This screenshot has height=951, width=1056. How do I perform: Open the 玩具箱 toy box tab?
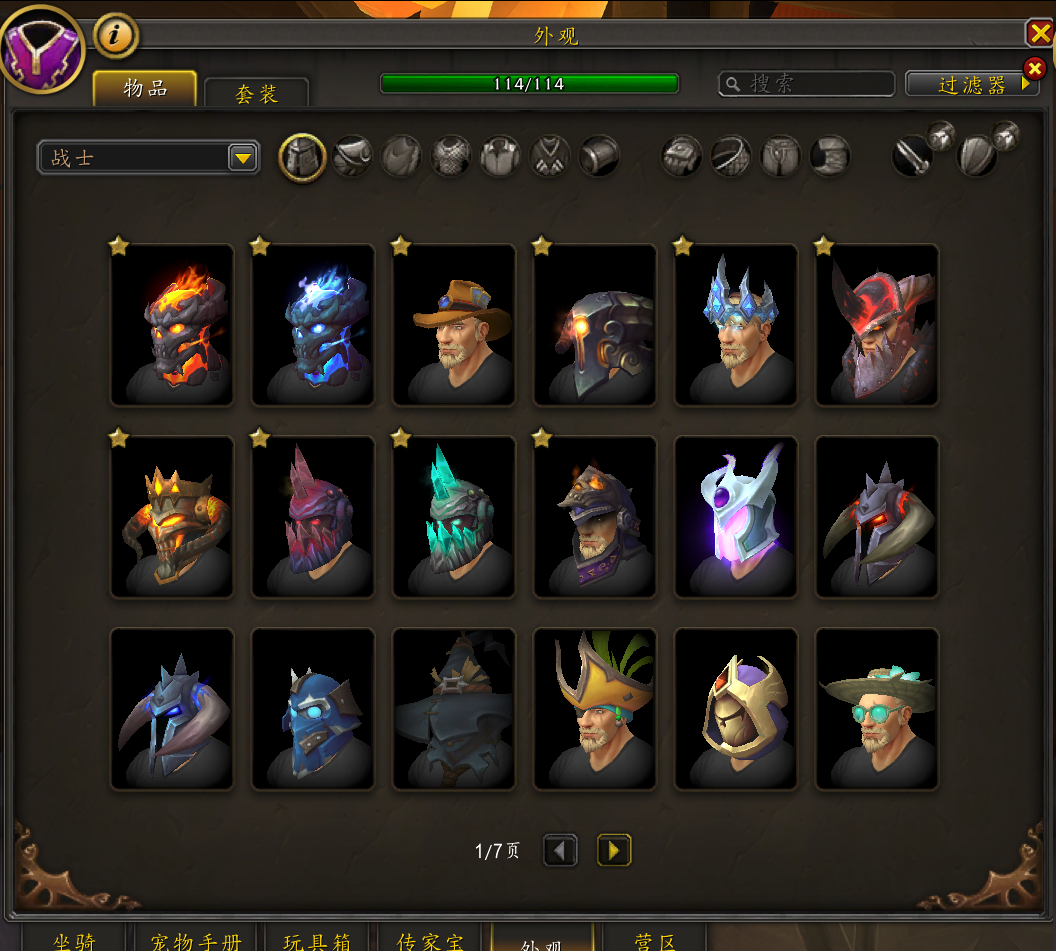317,940
